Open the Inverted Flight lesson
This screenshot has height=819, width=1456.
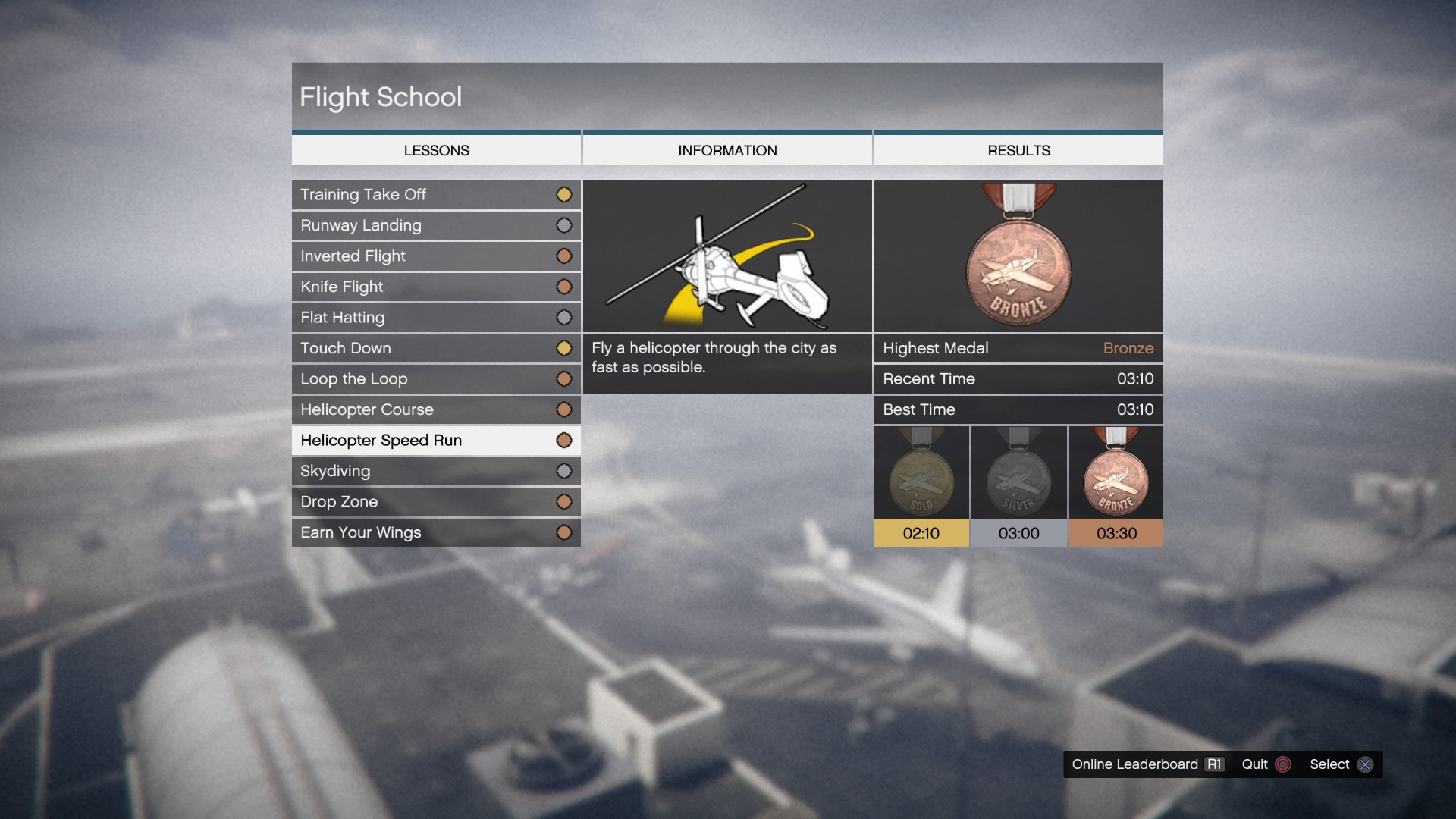pos(436,256)
